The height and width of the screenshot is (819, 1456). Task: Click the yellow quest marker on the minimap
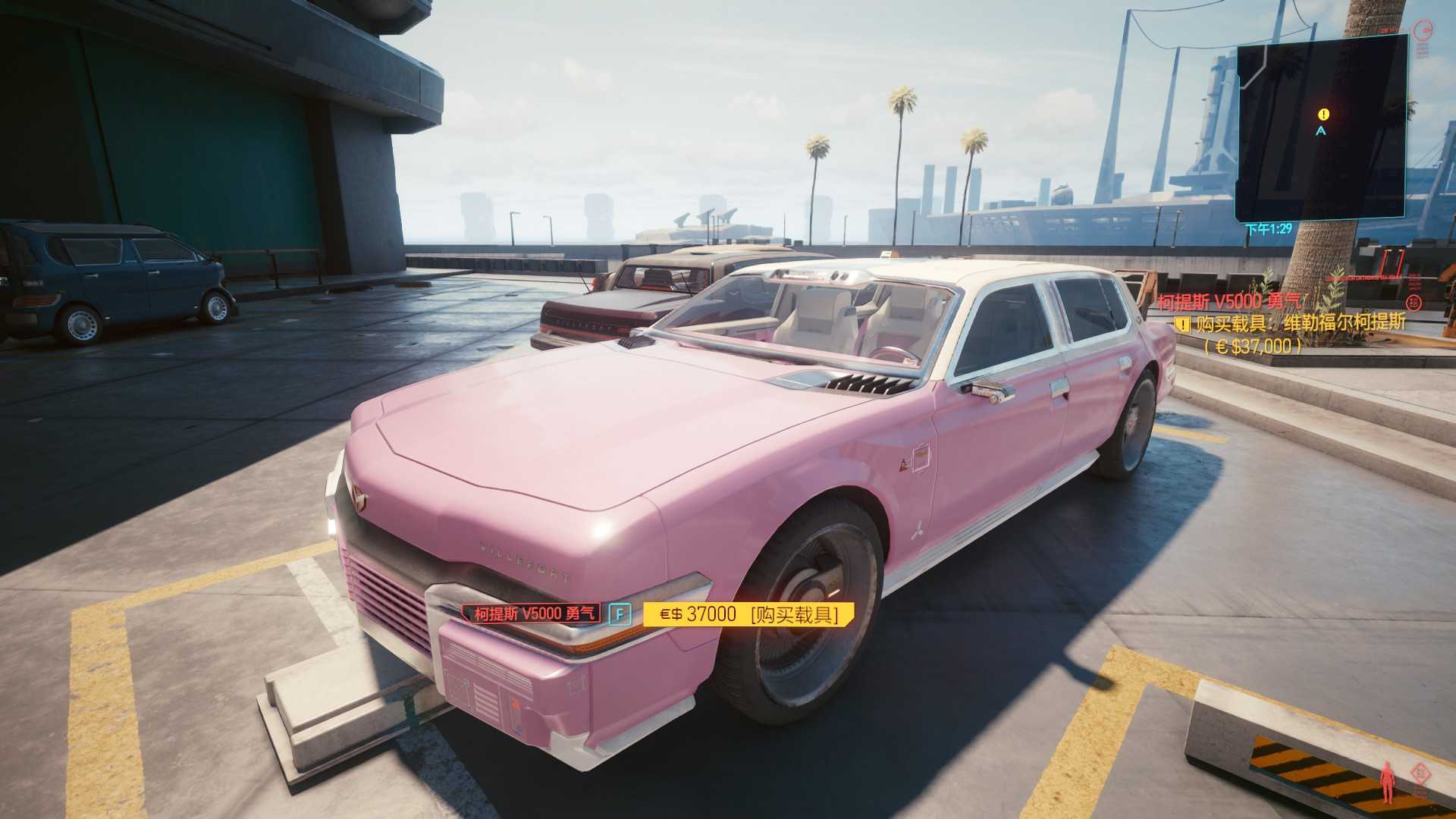pyautogui.click(x=1323, y=115)
